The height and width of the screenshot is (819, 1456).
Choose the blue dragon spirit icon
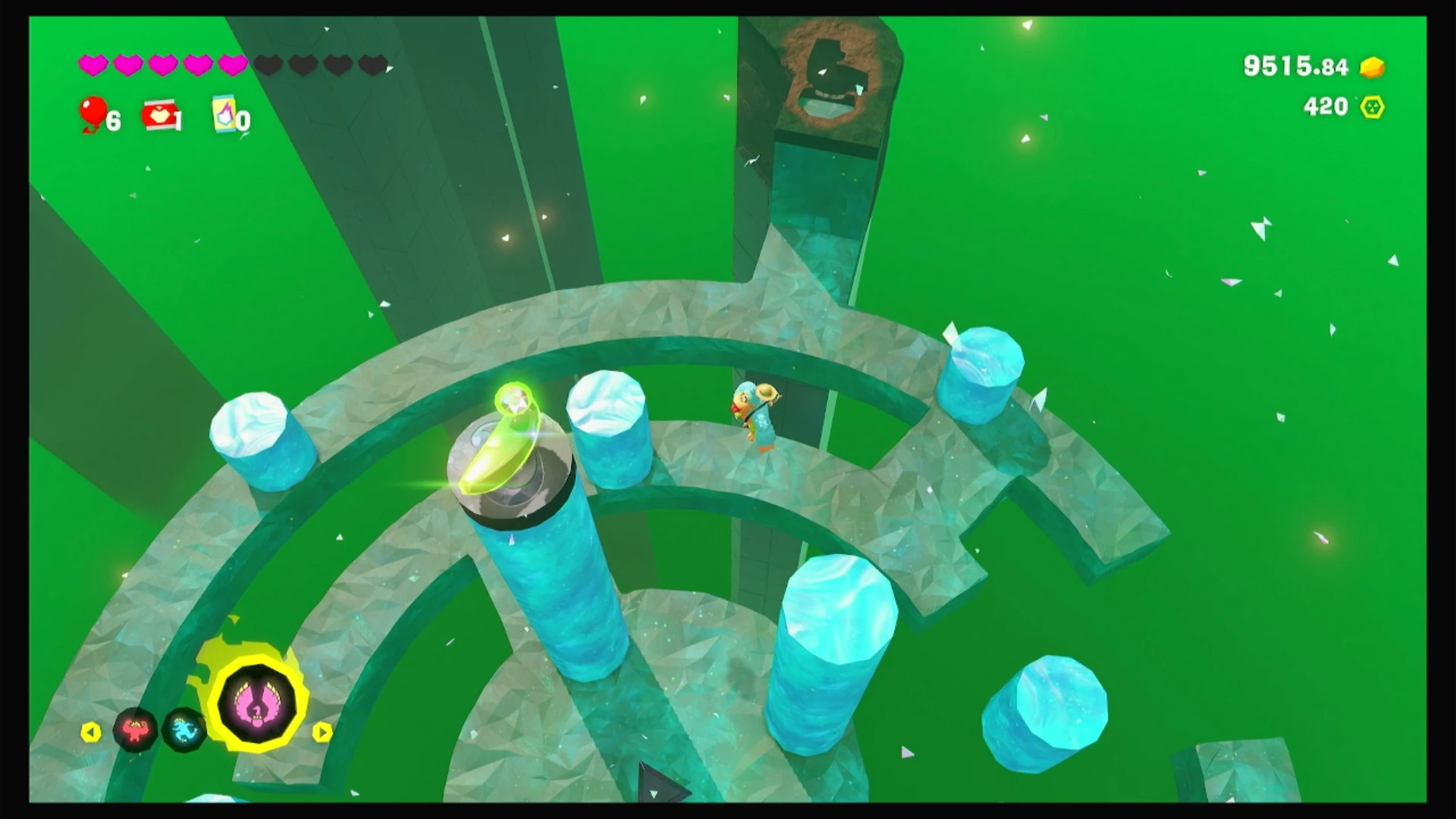(184, 729)
